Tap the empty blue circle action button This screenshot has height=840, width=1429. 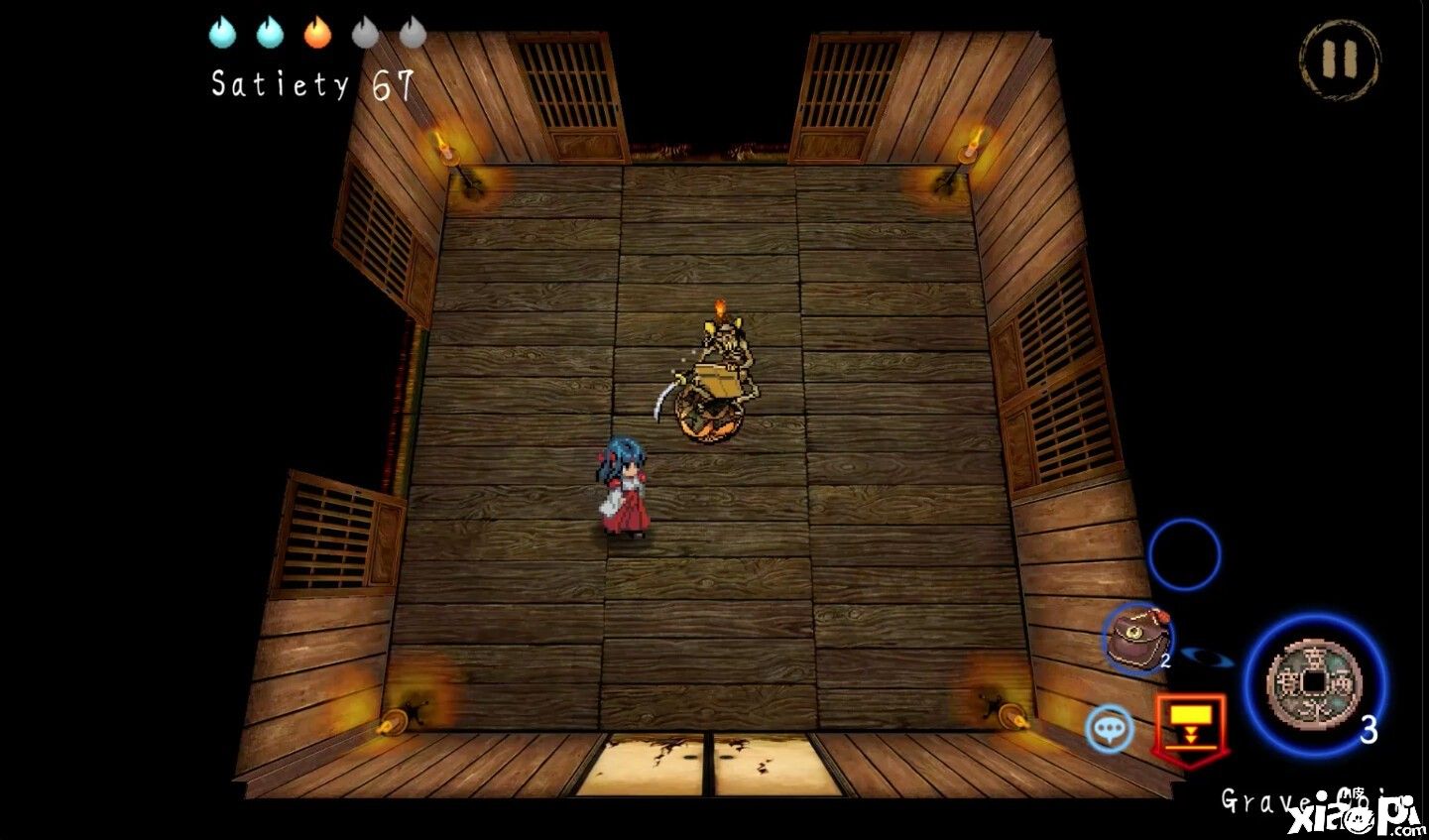[1184, 553]
